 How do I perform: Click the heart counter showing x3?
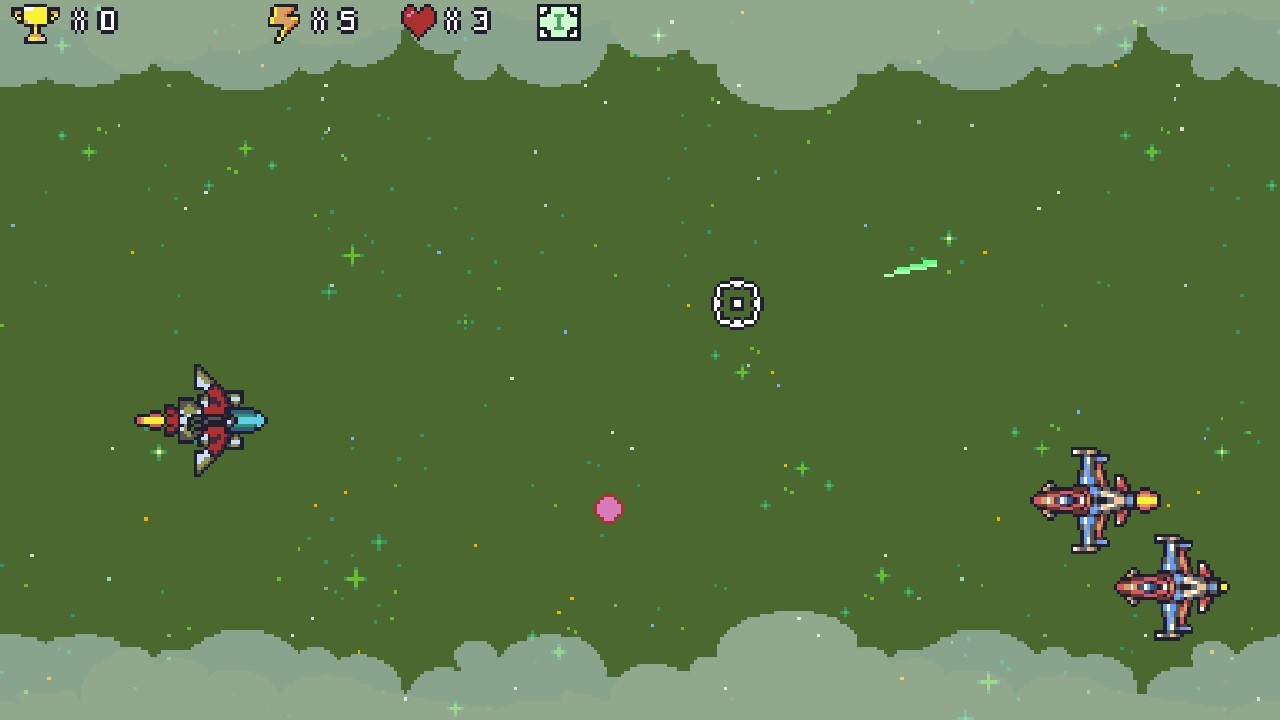coord(470,20)
